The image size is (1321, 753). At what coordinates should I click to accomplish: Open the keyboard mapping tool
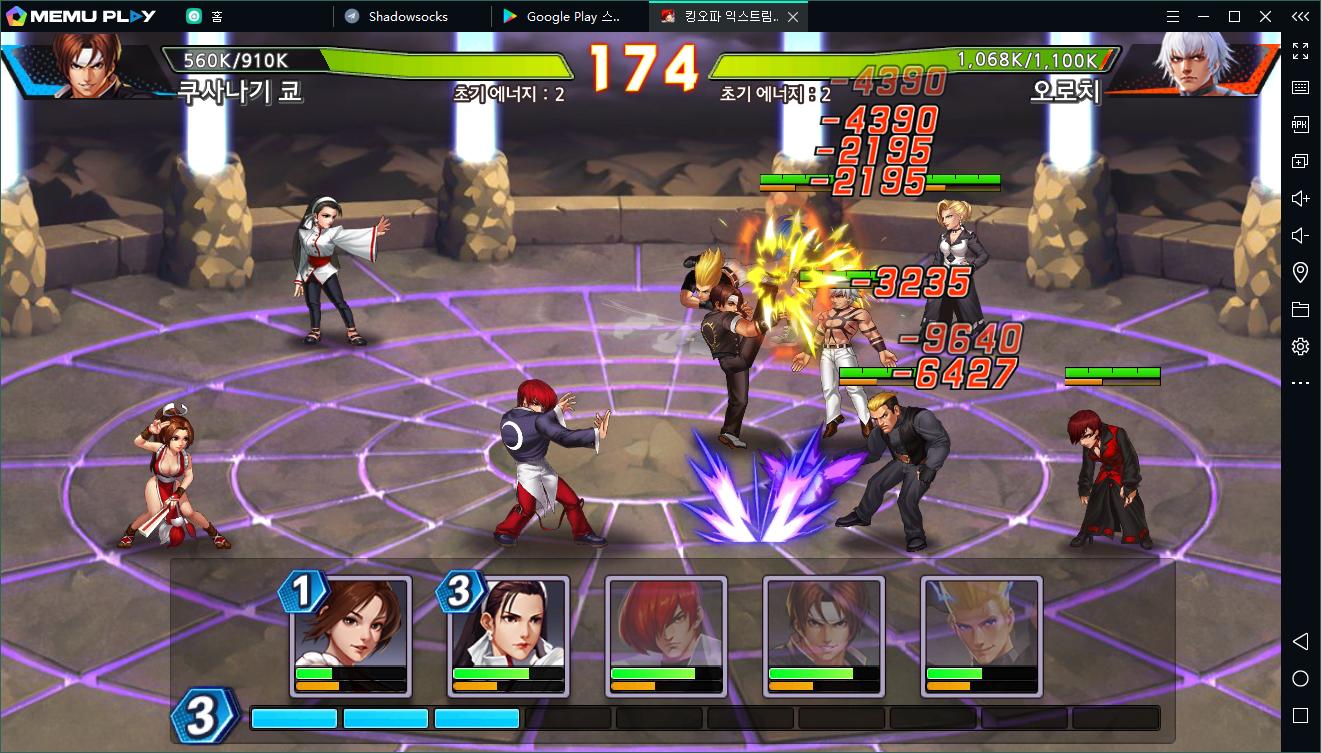[x=1300, y=87]
